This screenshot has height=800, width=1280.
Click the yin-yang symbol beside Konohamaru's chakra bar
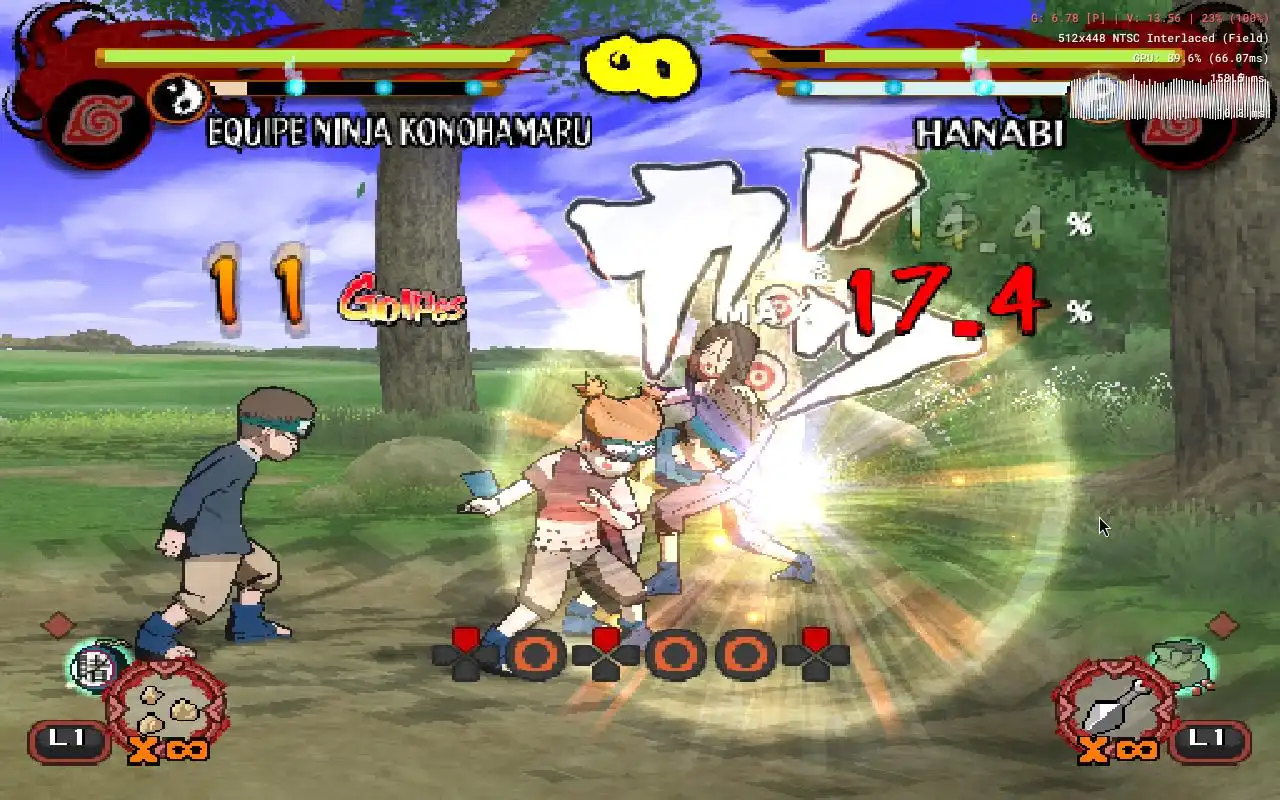pyautogui.click(x=178, y=98)
